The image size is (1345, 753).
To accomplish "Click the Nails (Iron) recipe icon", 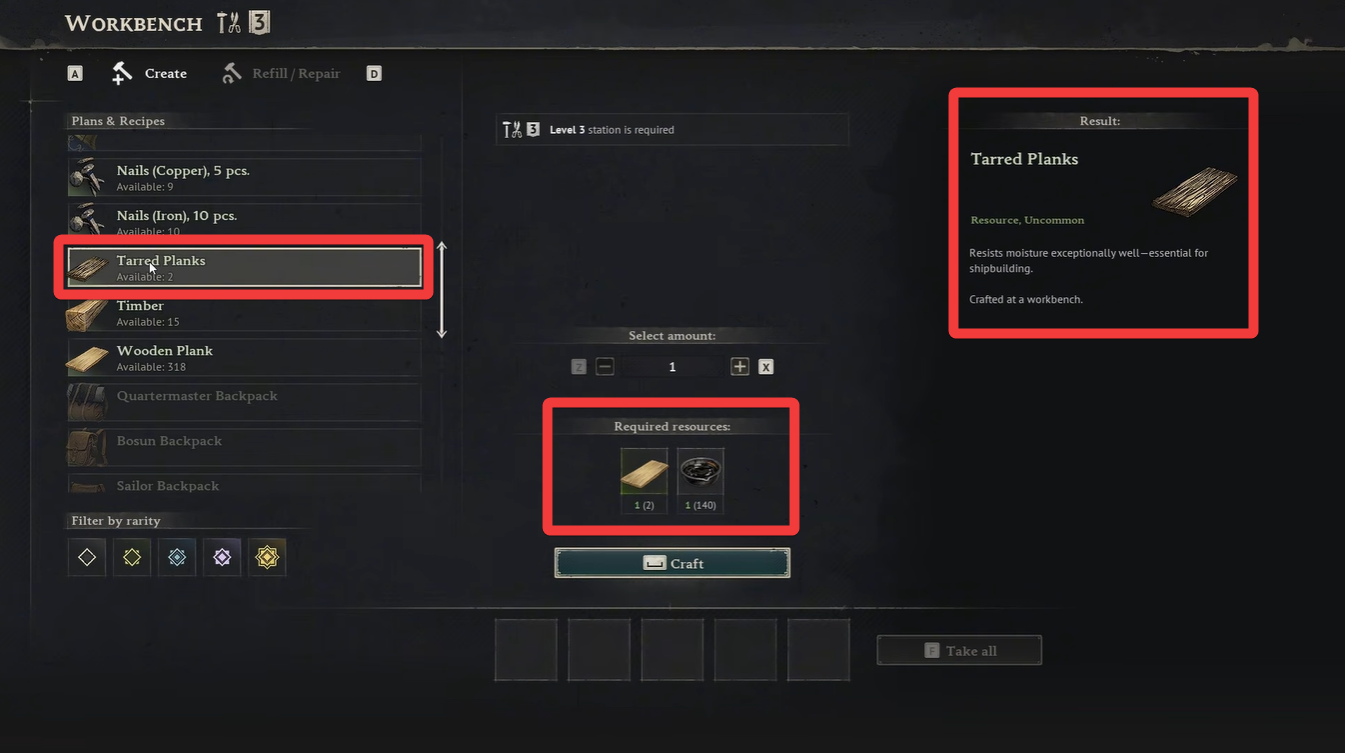I will [87, 220].
